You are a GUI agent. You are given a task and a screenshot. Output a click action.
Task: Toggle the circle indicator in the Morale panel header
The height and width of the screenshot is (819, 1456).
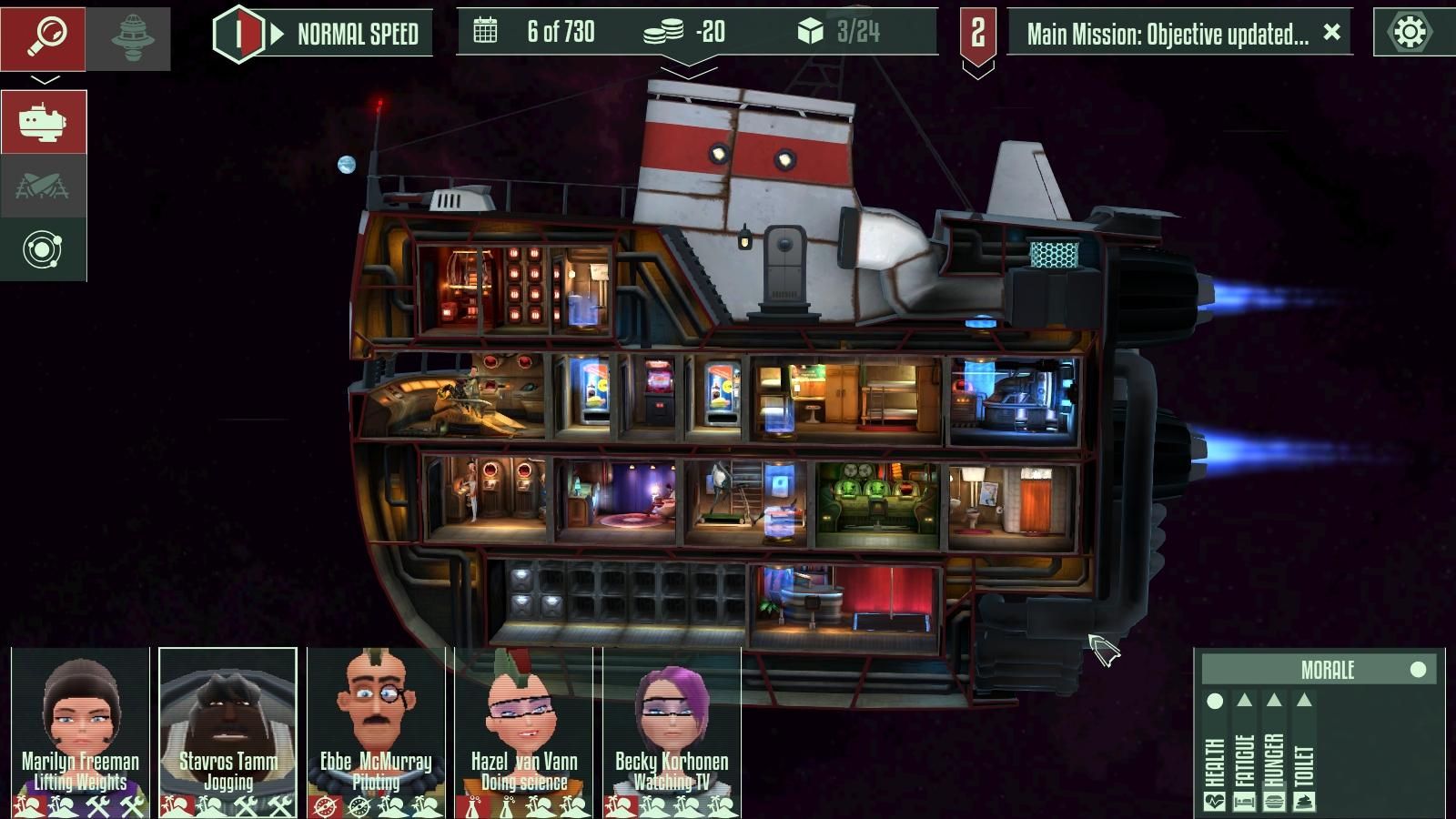[x=1417, y=671]
